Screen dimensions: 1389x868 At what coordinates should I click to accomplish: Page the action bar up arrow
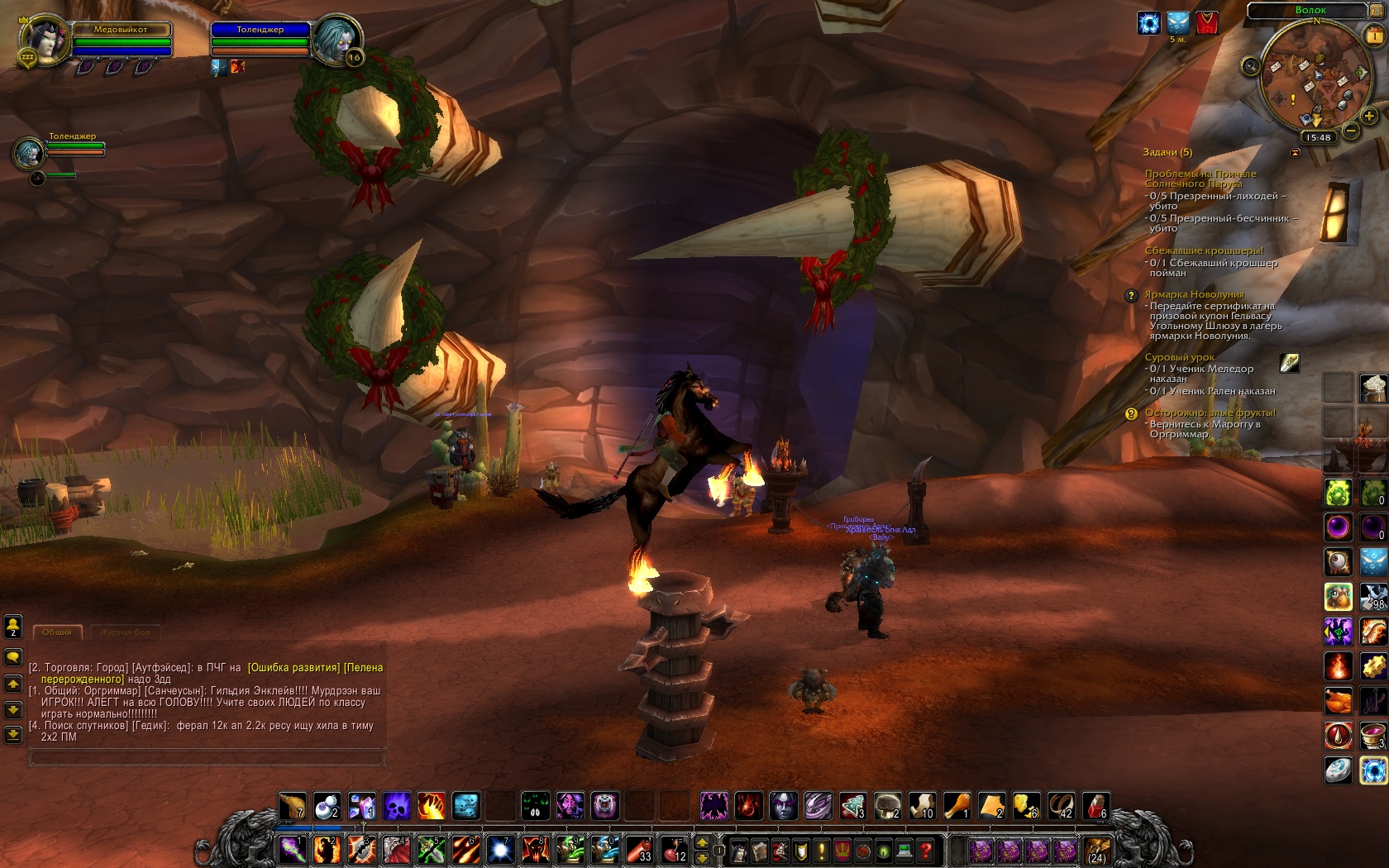click(702, 842)
